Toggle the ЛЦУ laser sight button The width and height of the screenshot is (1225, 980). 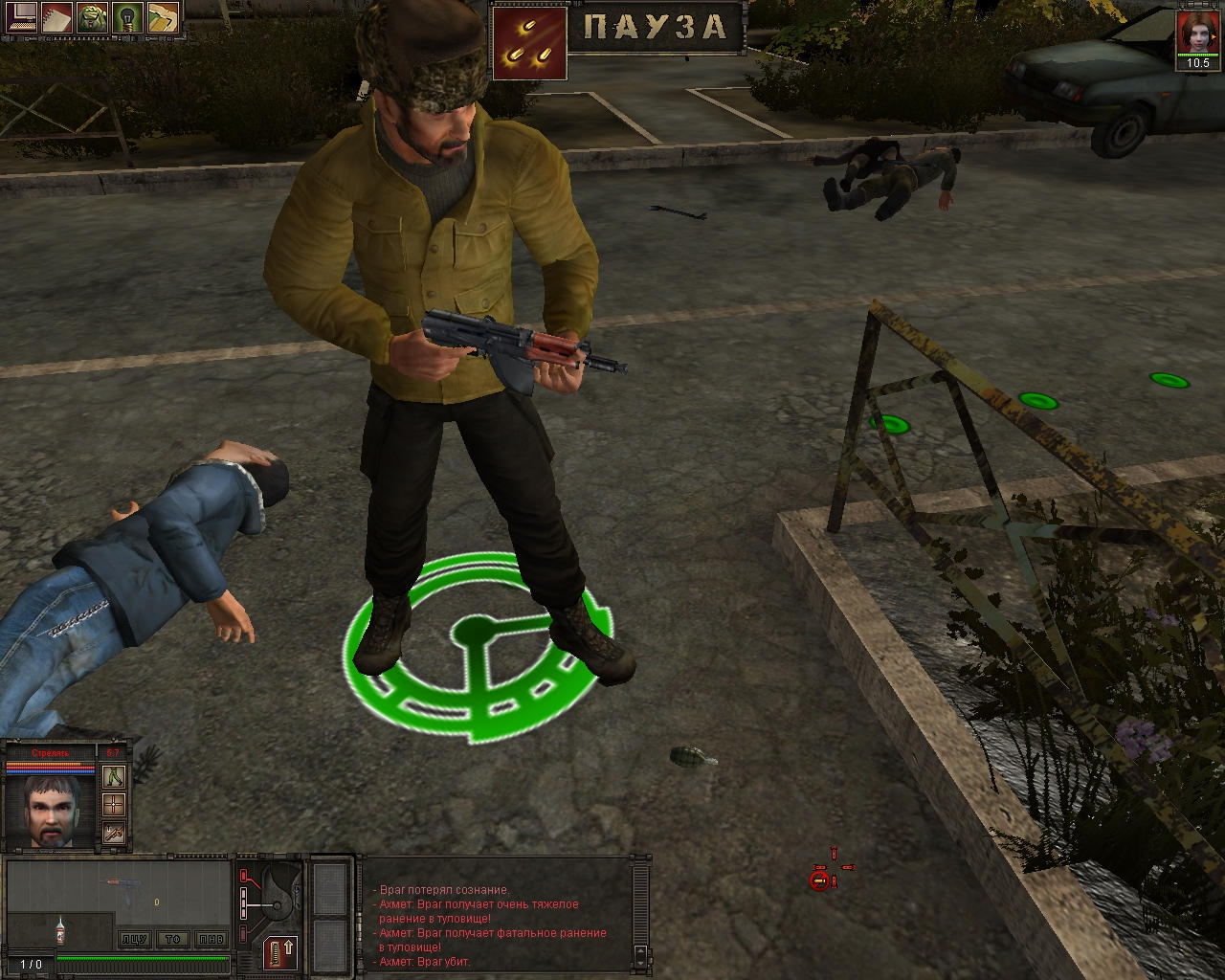(x=135, y=939)
